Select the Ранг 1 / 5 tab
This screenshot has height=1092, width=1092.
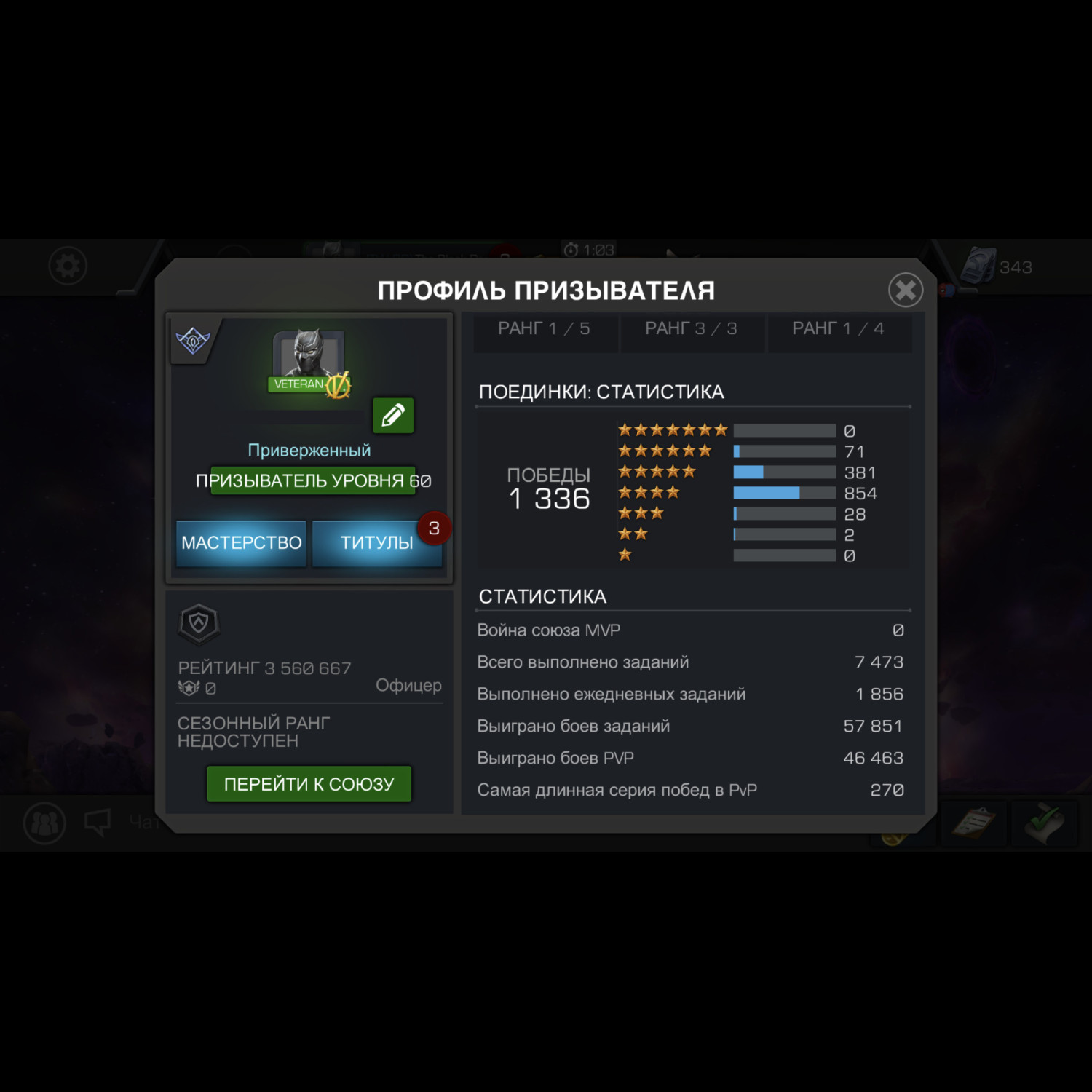544,330
